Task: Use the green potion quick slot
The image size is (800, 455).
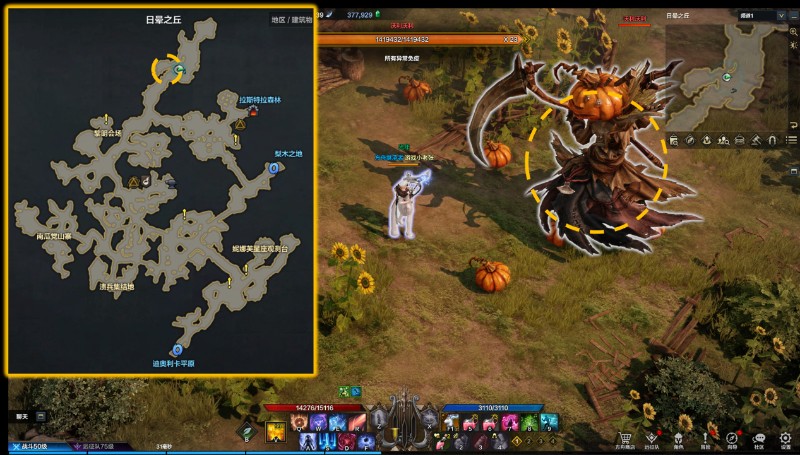Action: [x=246, y=432]
